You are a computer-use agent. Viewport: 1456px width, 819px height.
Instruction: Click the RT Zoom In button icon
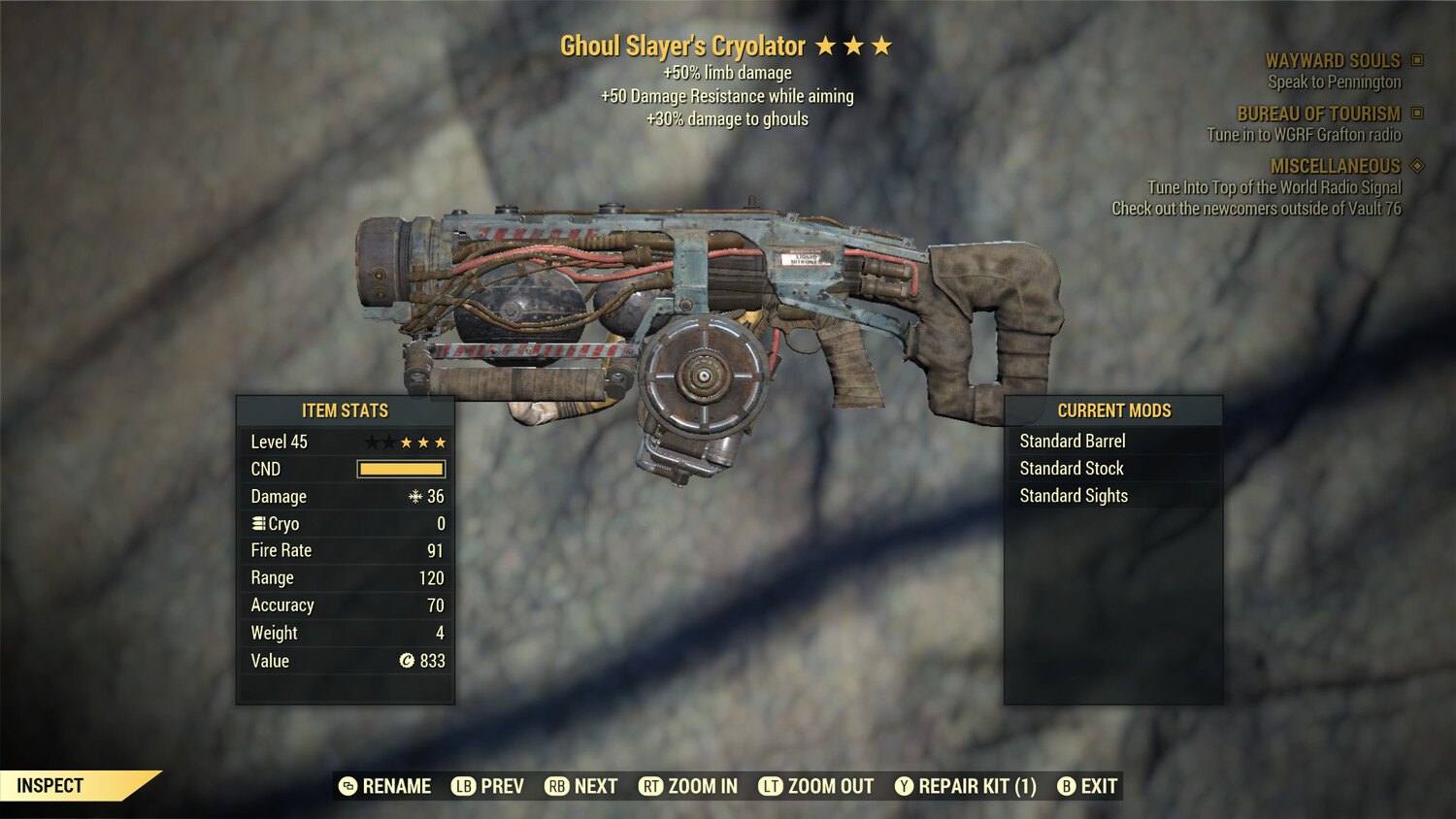coord(652,786)
